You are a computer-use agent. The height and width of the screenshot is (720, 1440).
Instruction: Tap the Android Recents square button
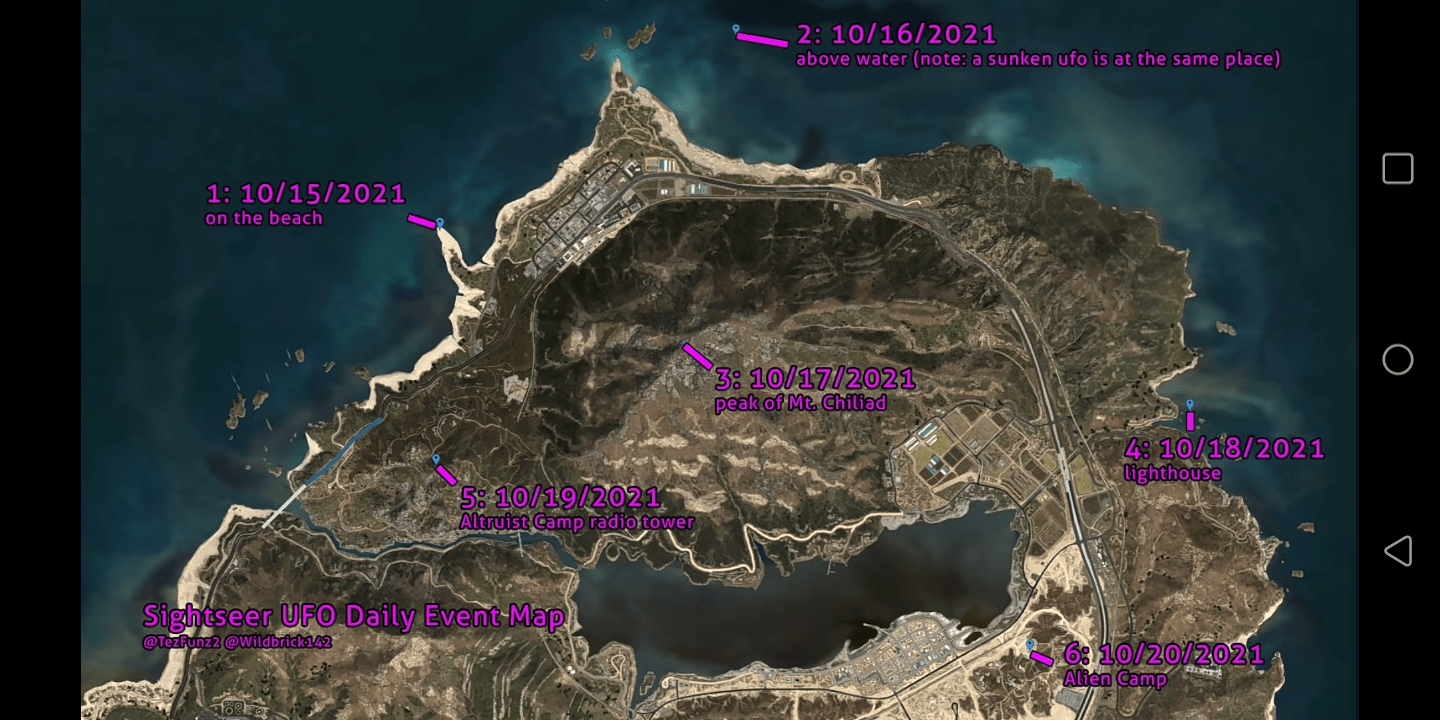tap(1397, 168)
